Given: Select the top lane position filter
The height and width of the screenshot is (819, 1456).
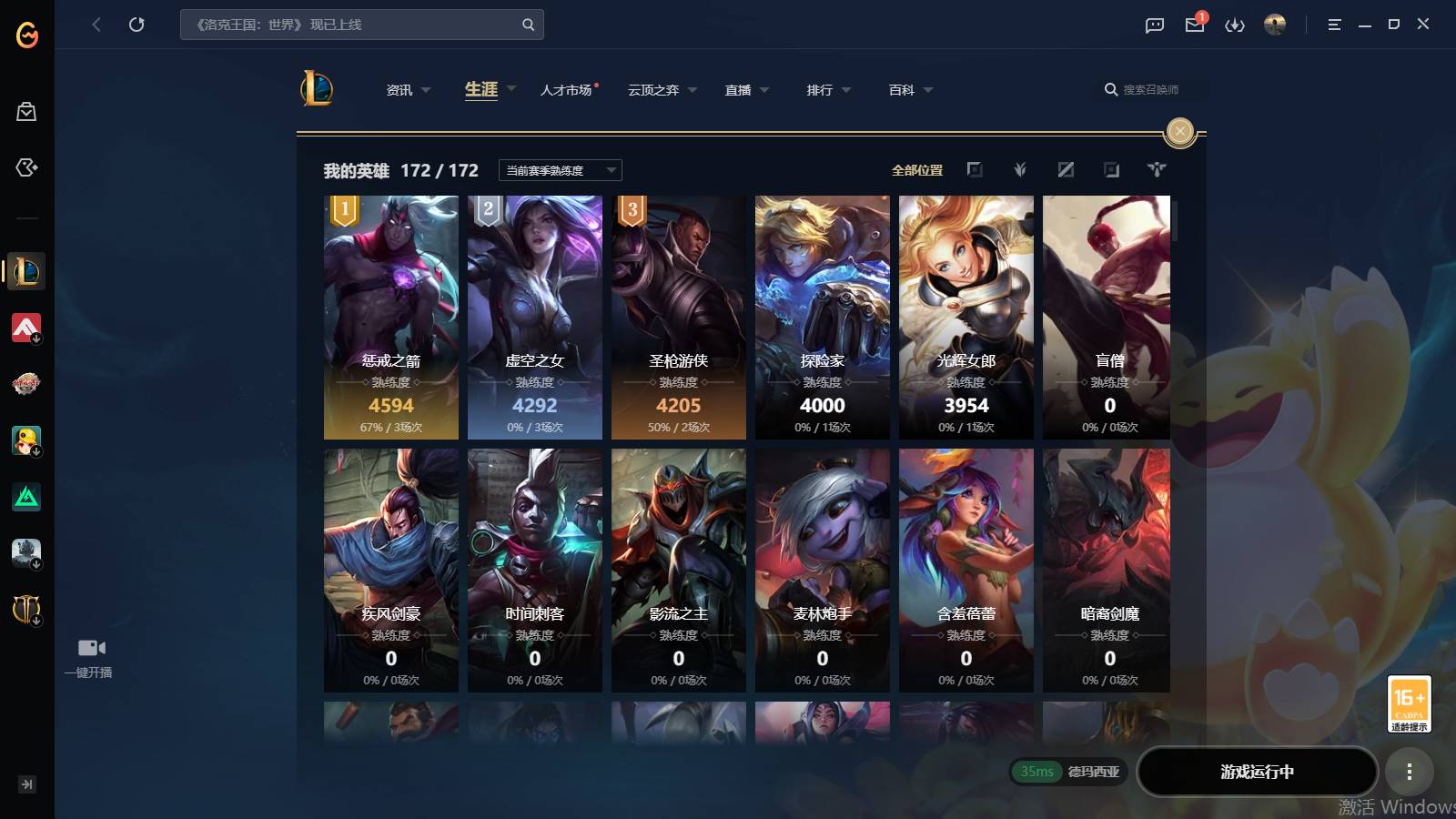Looking at the screenshot, I should click(975, 169).
